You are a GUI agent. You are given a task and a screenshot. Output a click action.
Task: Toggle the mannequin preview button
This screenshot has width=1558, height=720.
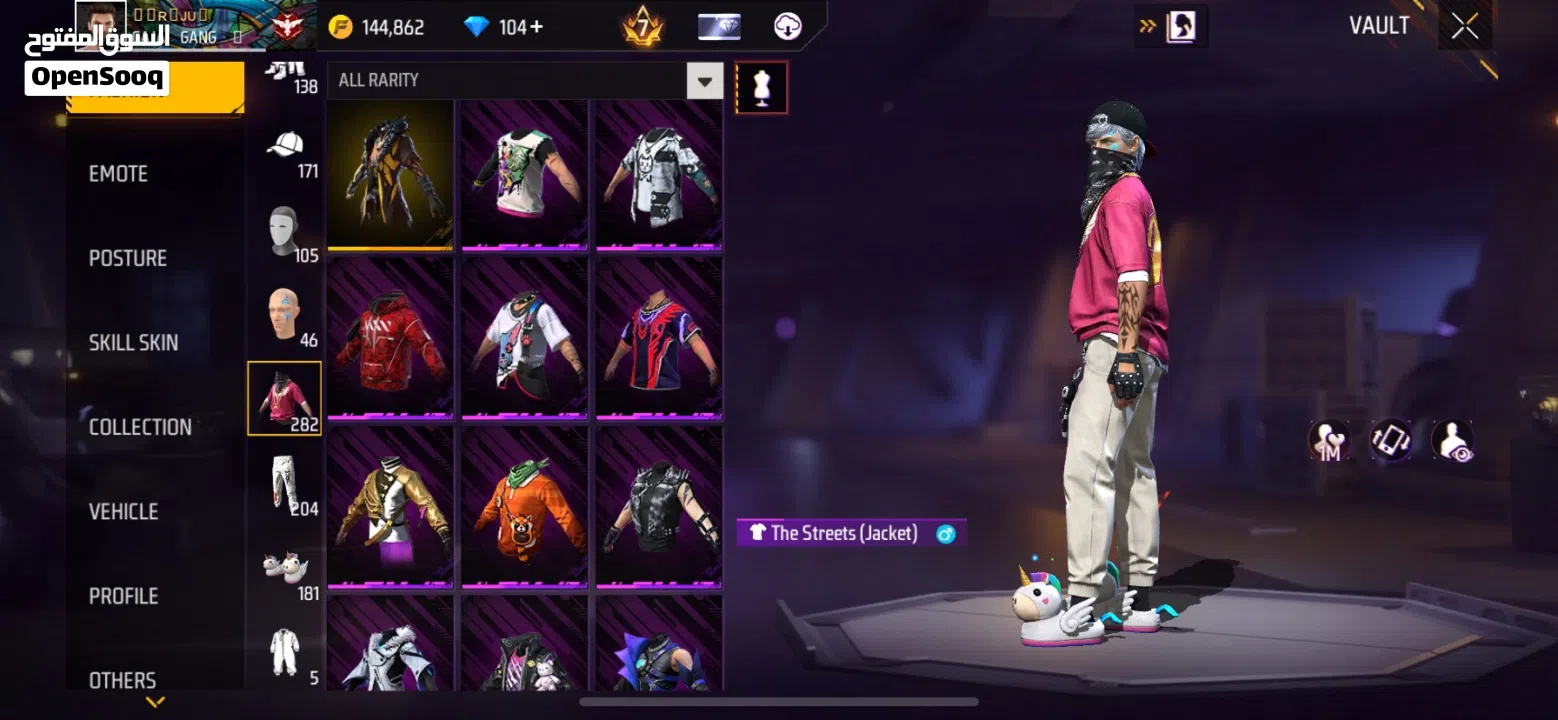coord(762,88)
